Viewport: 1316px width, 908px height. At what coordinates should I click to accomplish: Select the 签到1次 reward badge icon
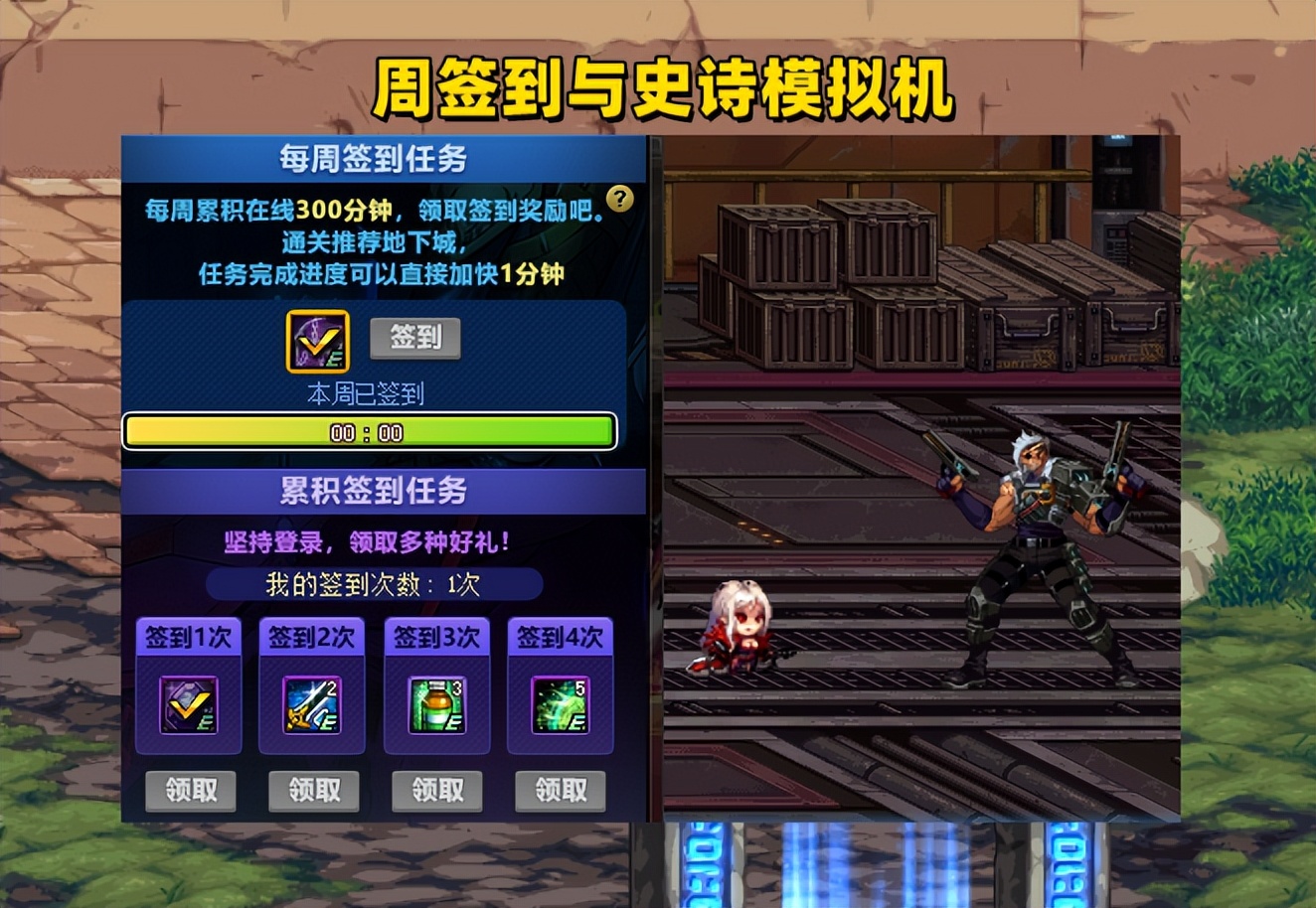click(x=190, y=705)
